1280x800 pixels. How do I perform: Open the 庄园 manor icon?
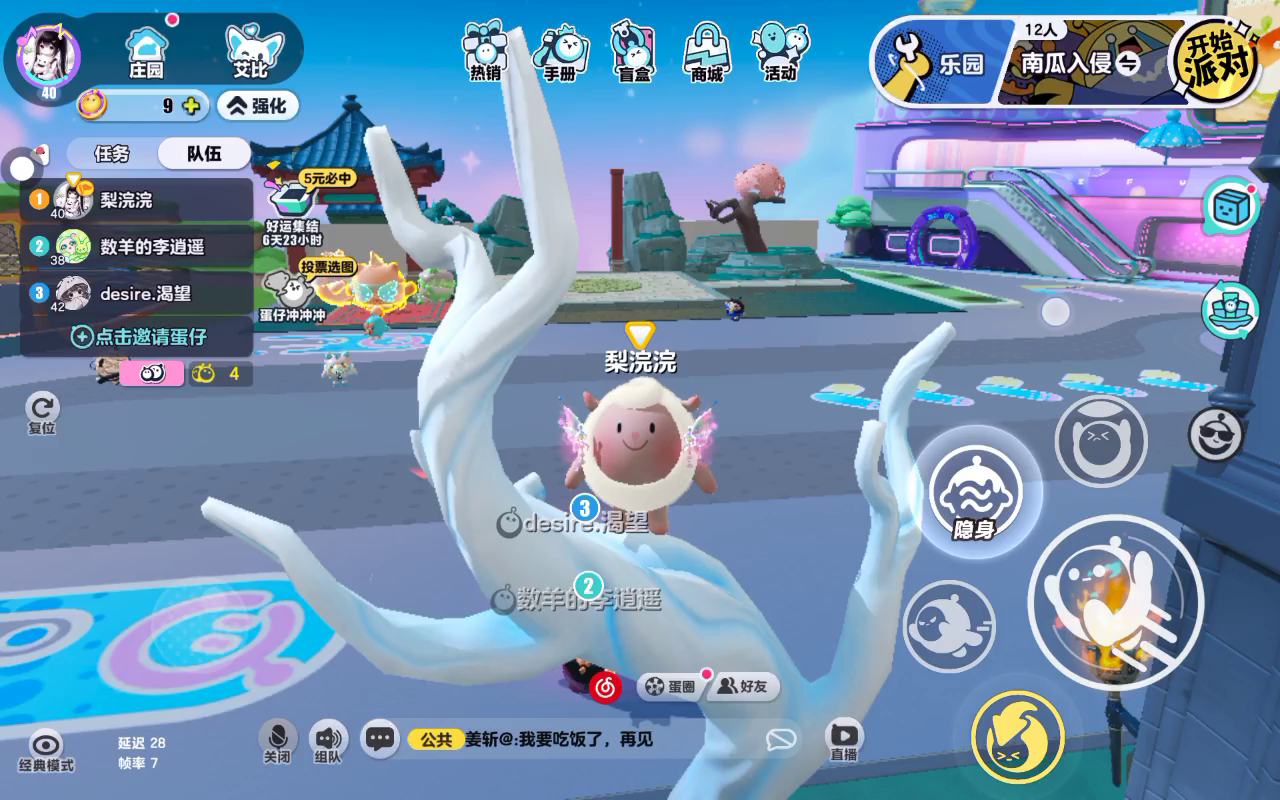(146, 51)
